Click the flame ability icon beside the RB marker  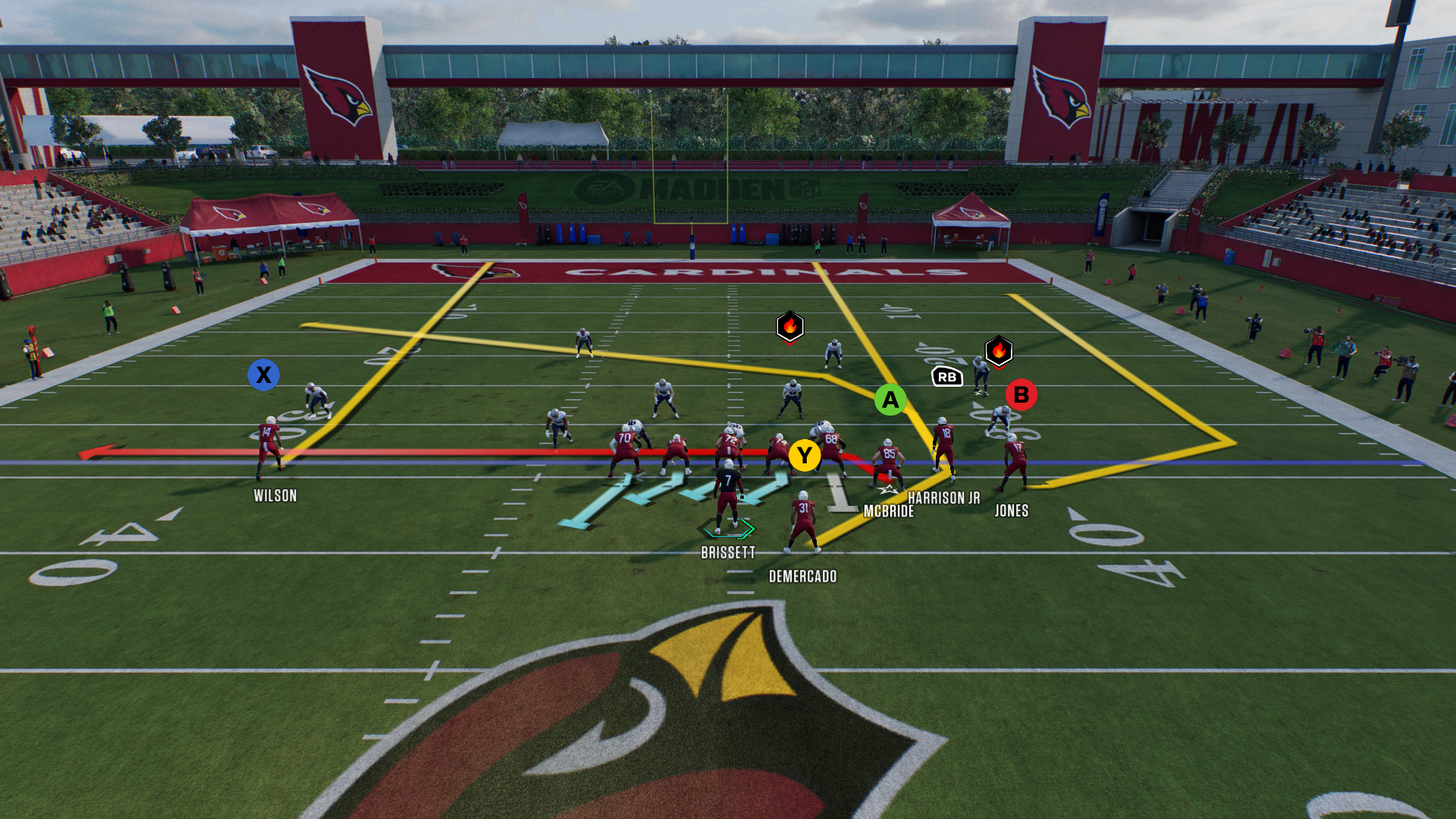998,350
